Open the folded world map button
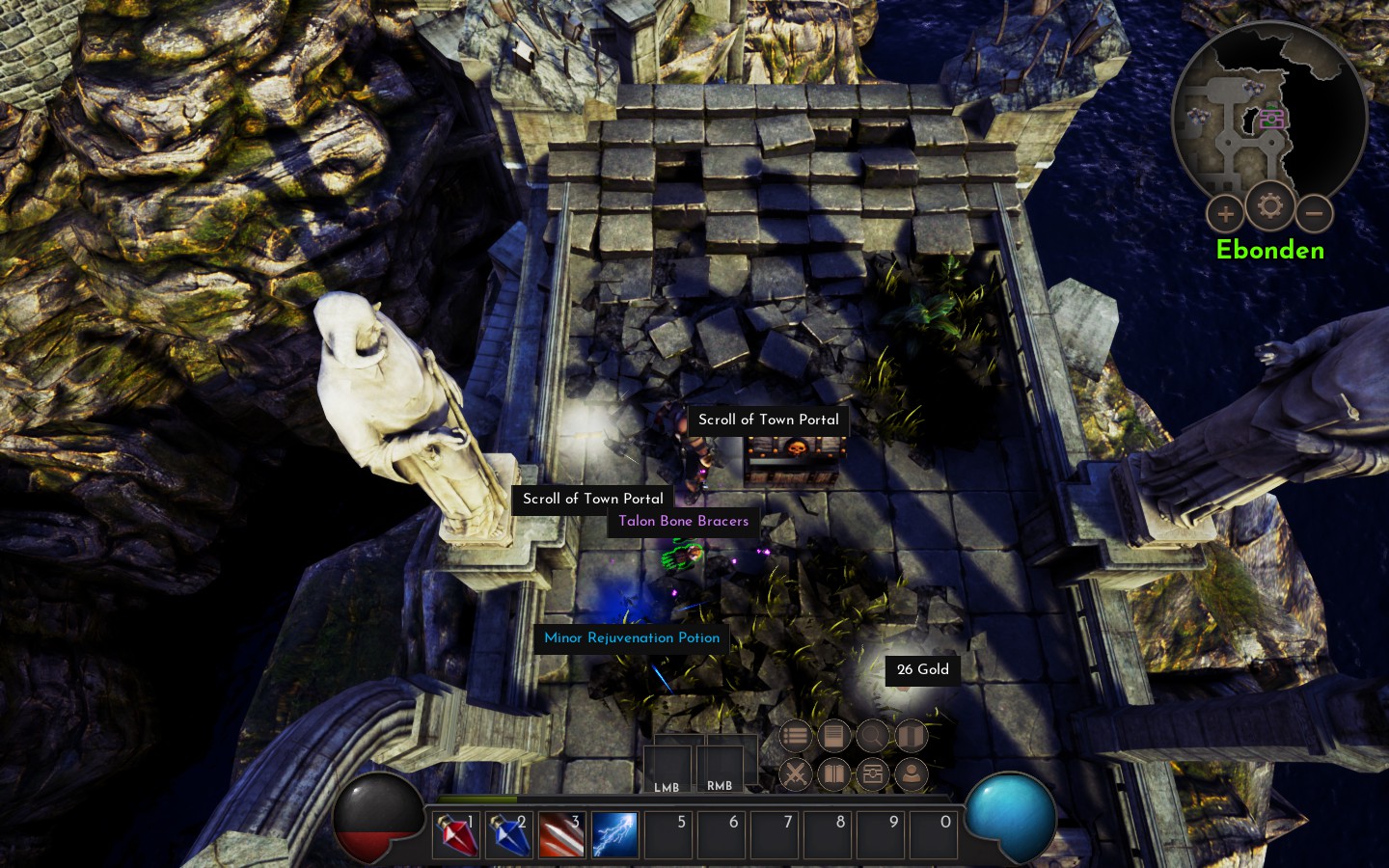Viewport: 1389px width, 868px height. [911, 737]
